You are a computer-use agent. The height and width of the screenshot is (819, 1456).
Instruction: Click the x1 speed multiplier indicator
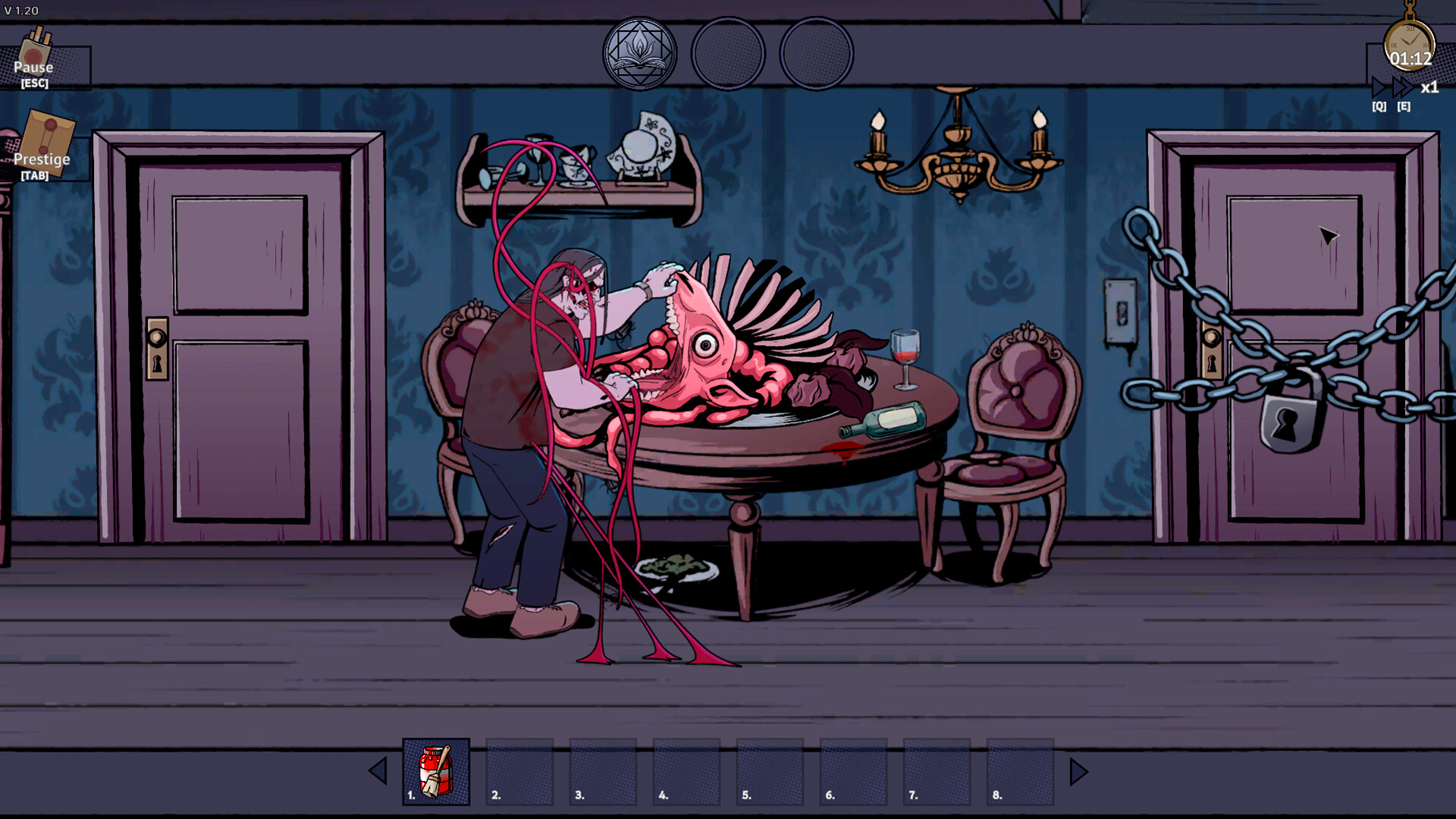(x=1430, y=88)
